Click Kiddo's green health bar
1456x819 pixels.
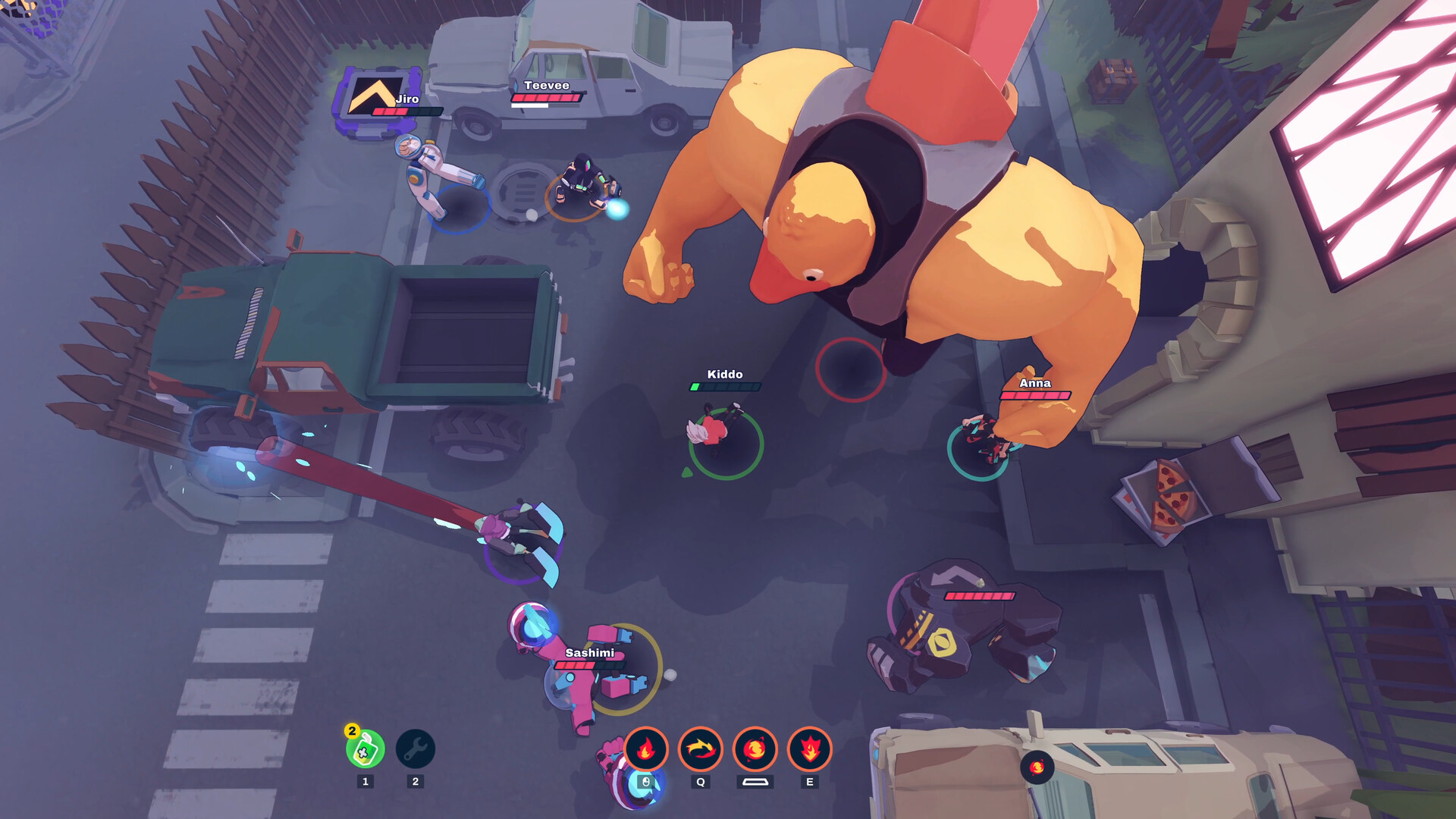tap(724, 388)
